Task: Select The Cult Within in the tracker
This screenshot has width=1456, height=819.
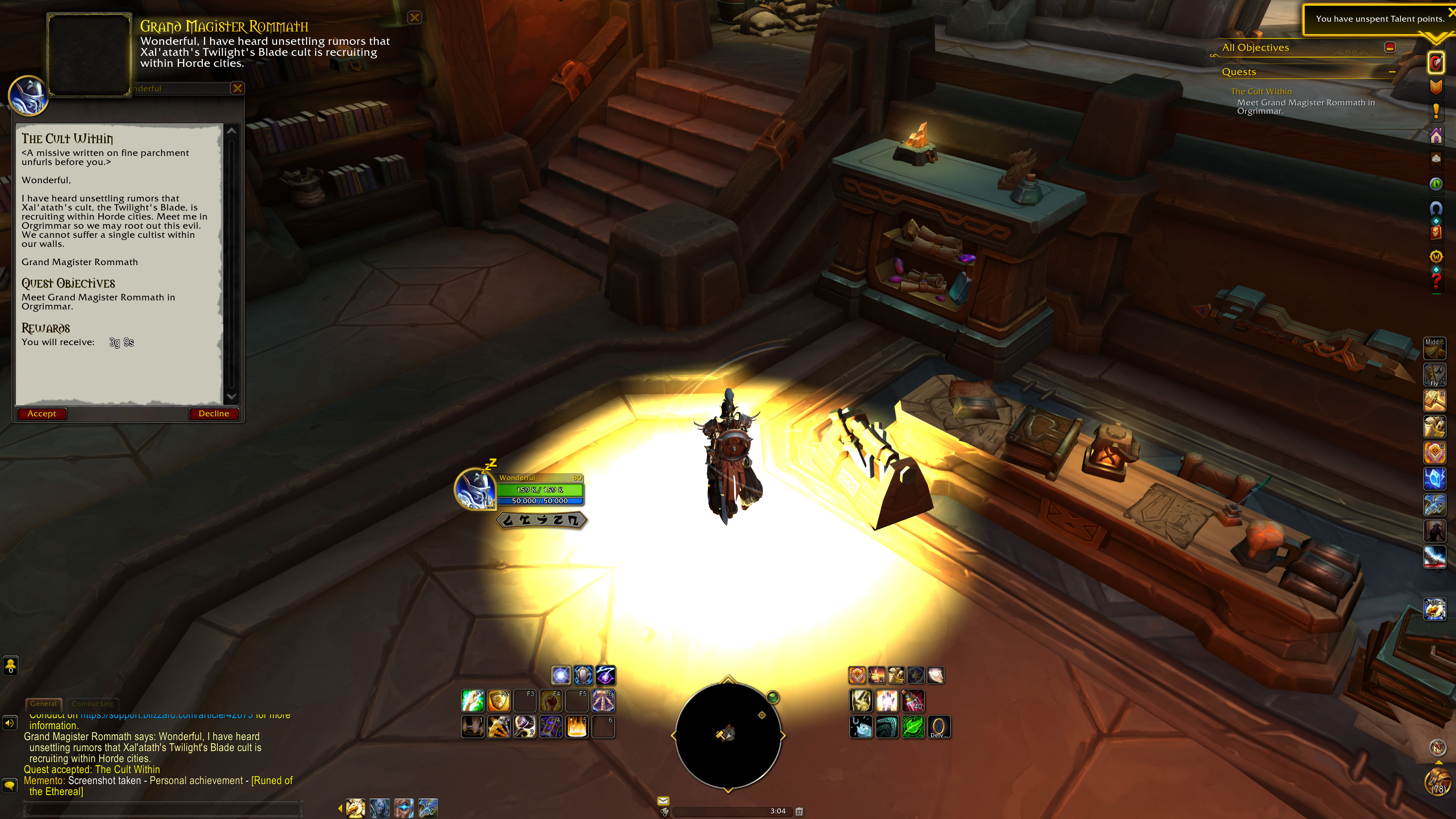Action: coord(1261,91)
